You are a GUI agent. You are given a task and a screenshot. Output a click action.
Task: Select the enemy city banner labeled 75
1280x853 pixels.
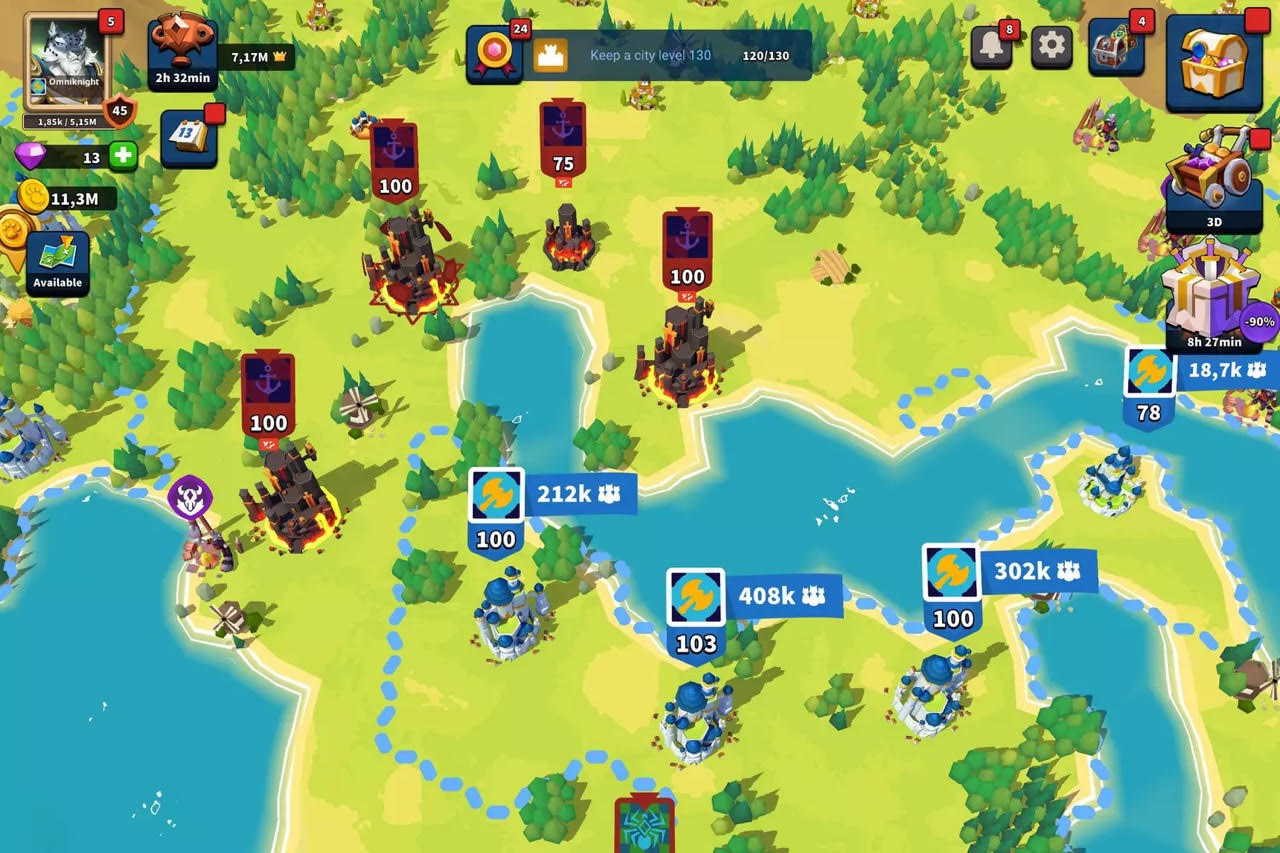[563, 140]
